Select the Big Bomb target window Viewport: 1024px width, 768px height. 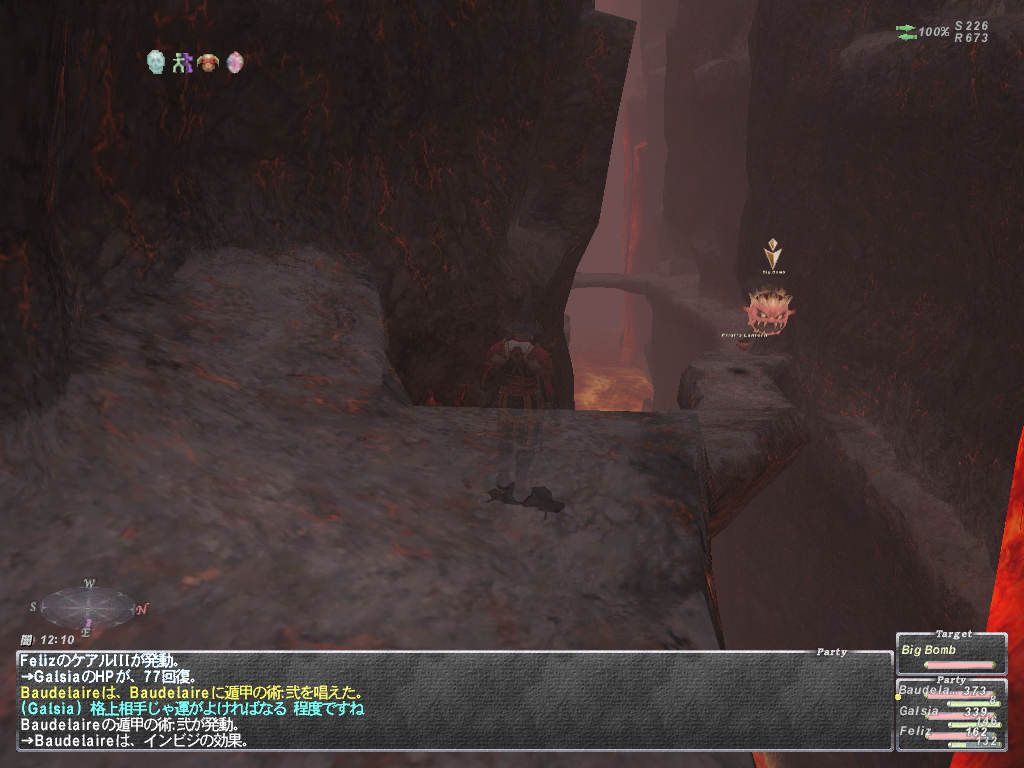[950, 653]
